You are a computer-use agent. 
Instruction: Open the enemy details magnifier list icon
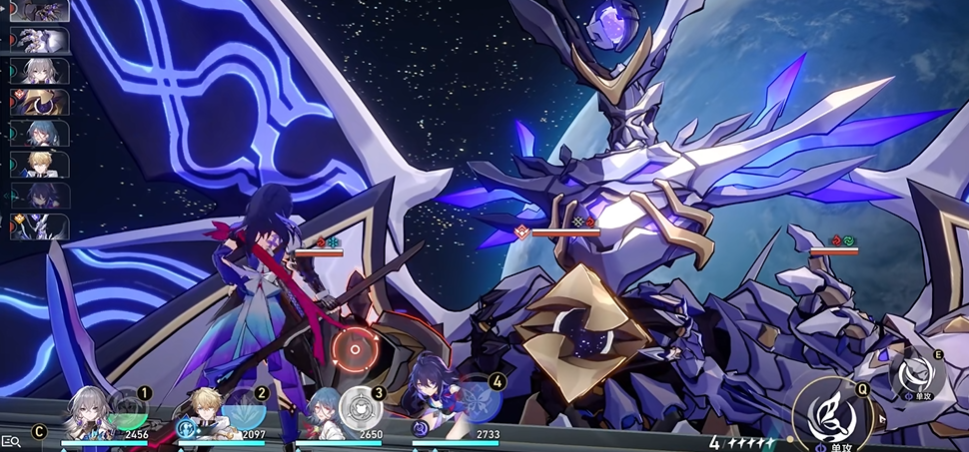click(x=11, y=441)
